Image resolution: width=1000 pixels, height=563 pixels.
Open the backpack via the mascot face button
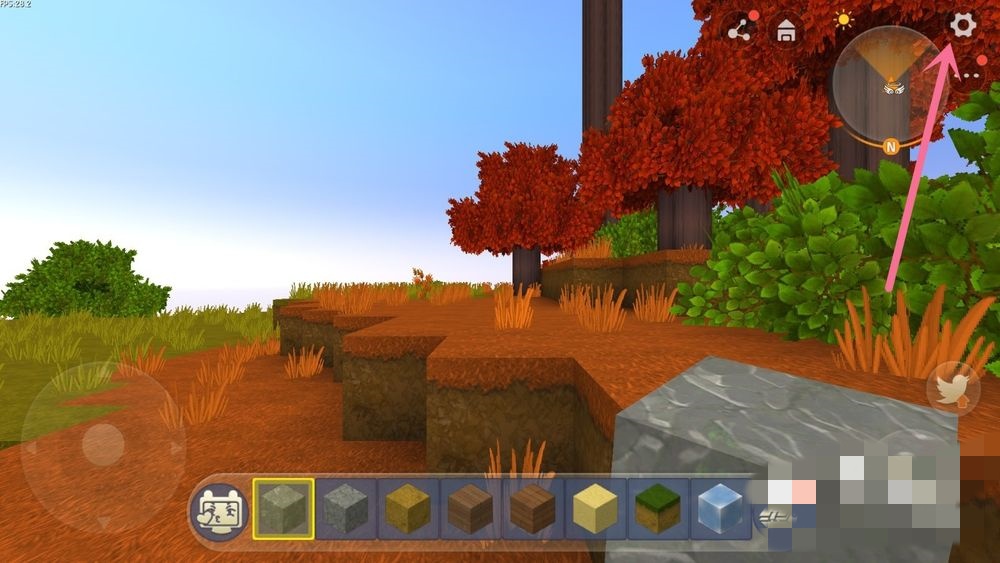coord(220,511)
